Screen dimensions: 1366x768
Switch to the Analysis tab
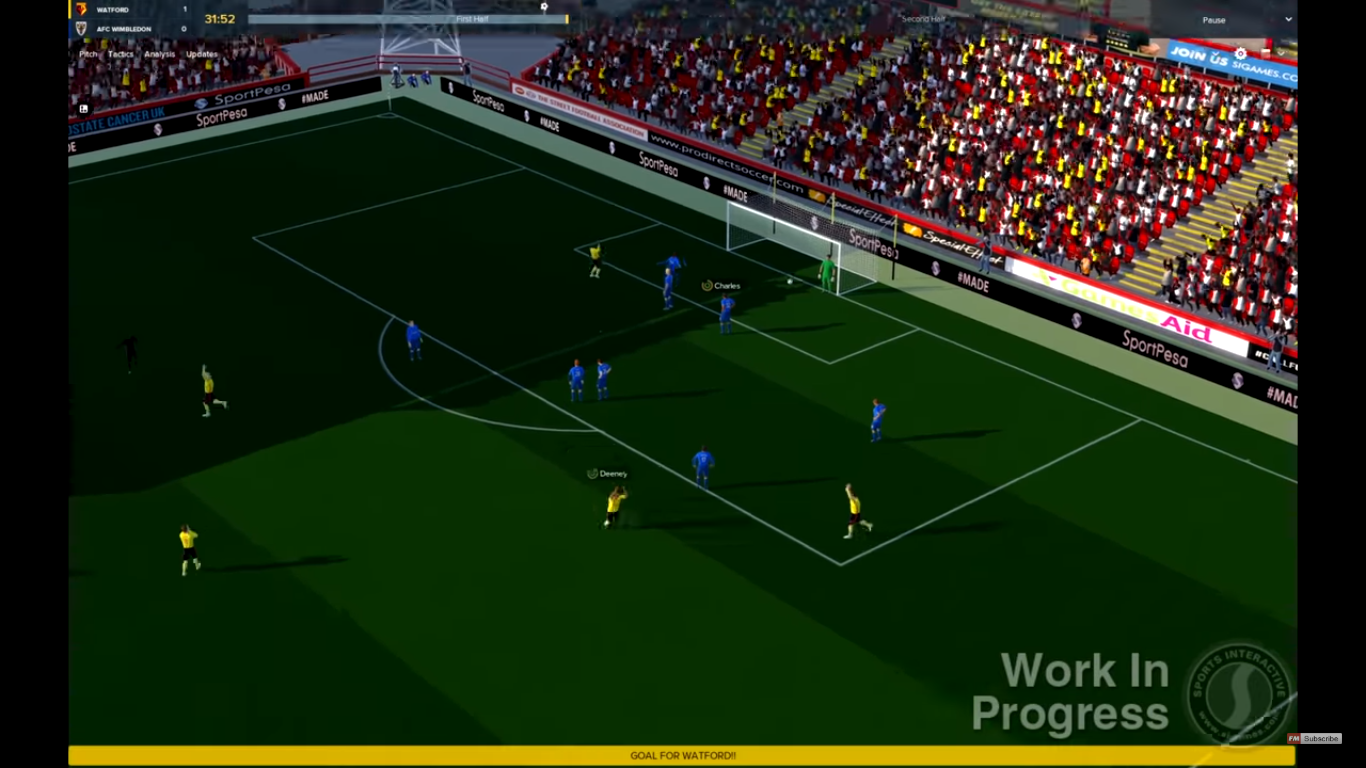pos(160,53)
